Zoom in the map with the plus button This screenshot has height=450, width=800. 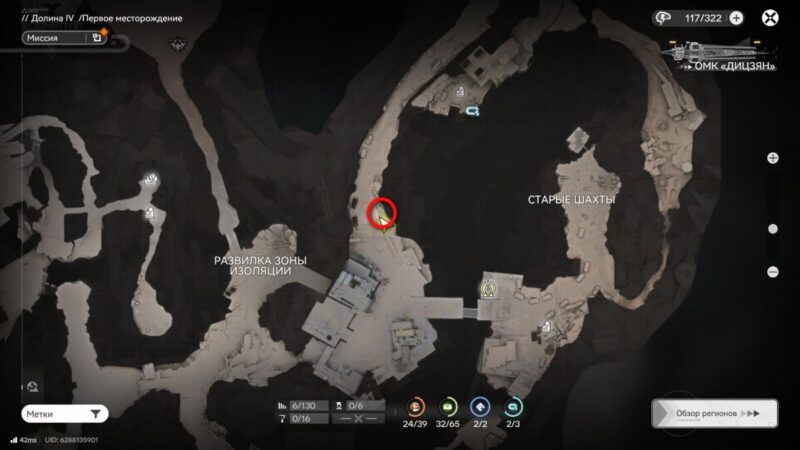click(x=773, y=158)
